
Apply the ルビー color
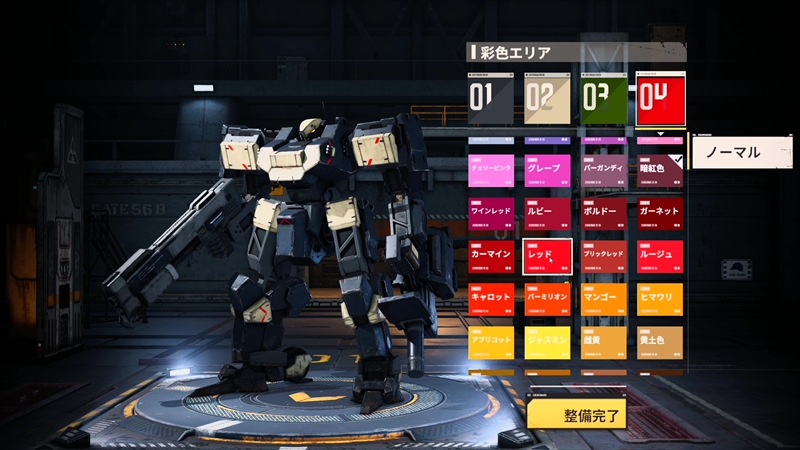tap(547, 212)
